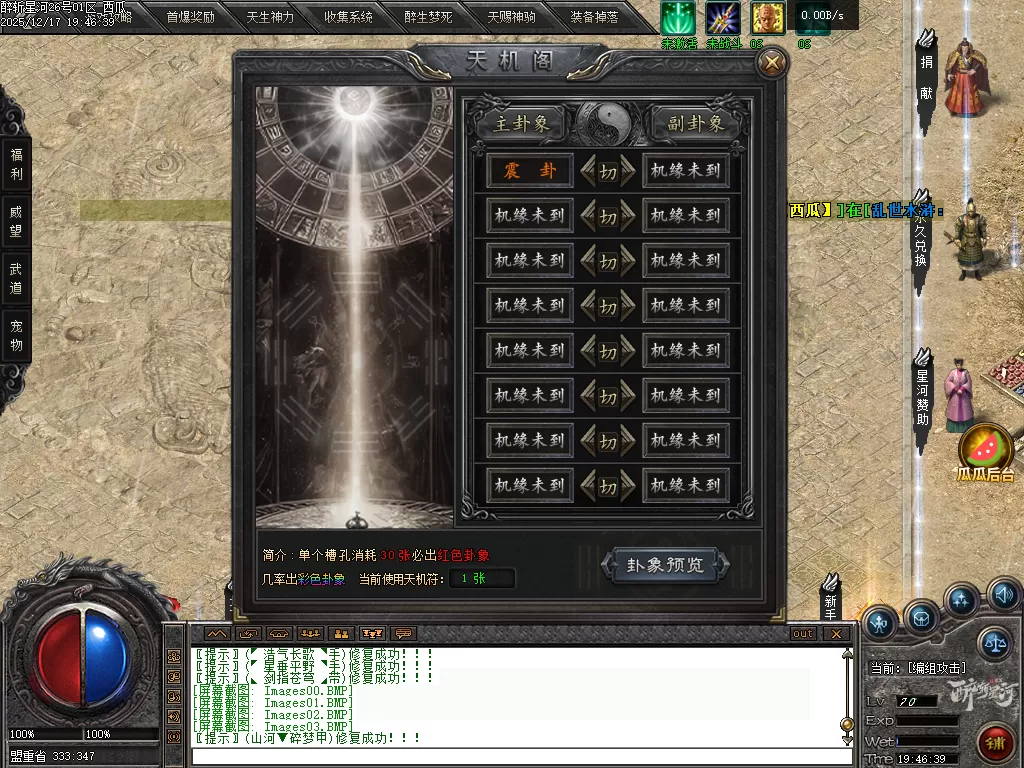Viewport: 1024px width, 768px height.
Task: Open the 宠物 side panel
Action: 16,335
